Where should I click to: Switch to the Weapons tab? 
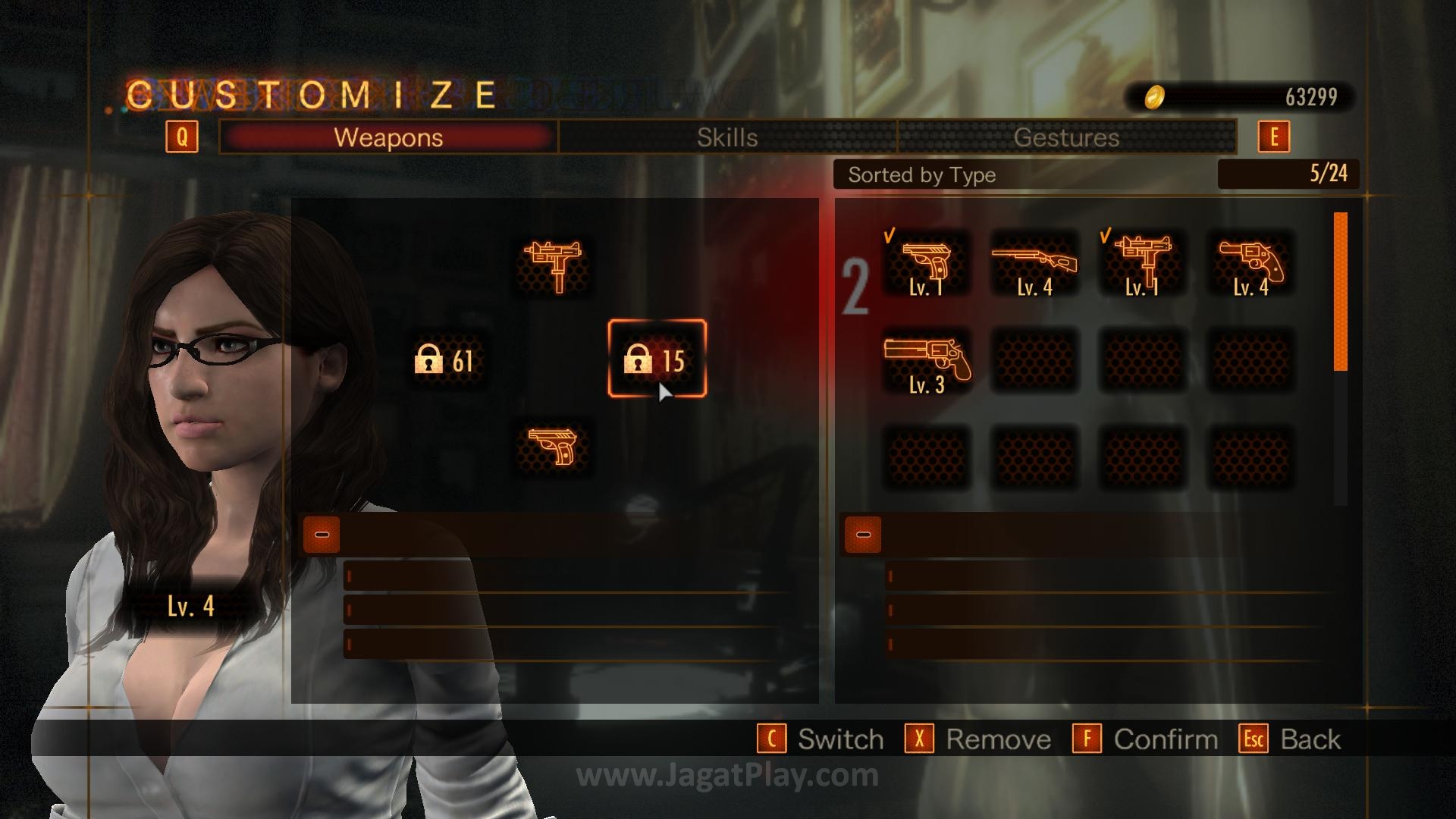tap(388, 137)
